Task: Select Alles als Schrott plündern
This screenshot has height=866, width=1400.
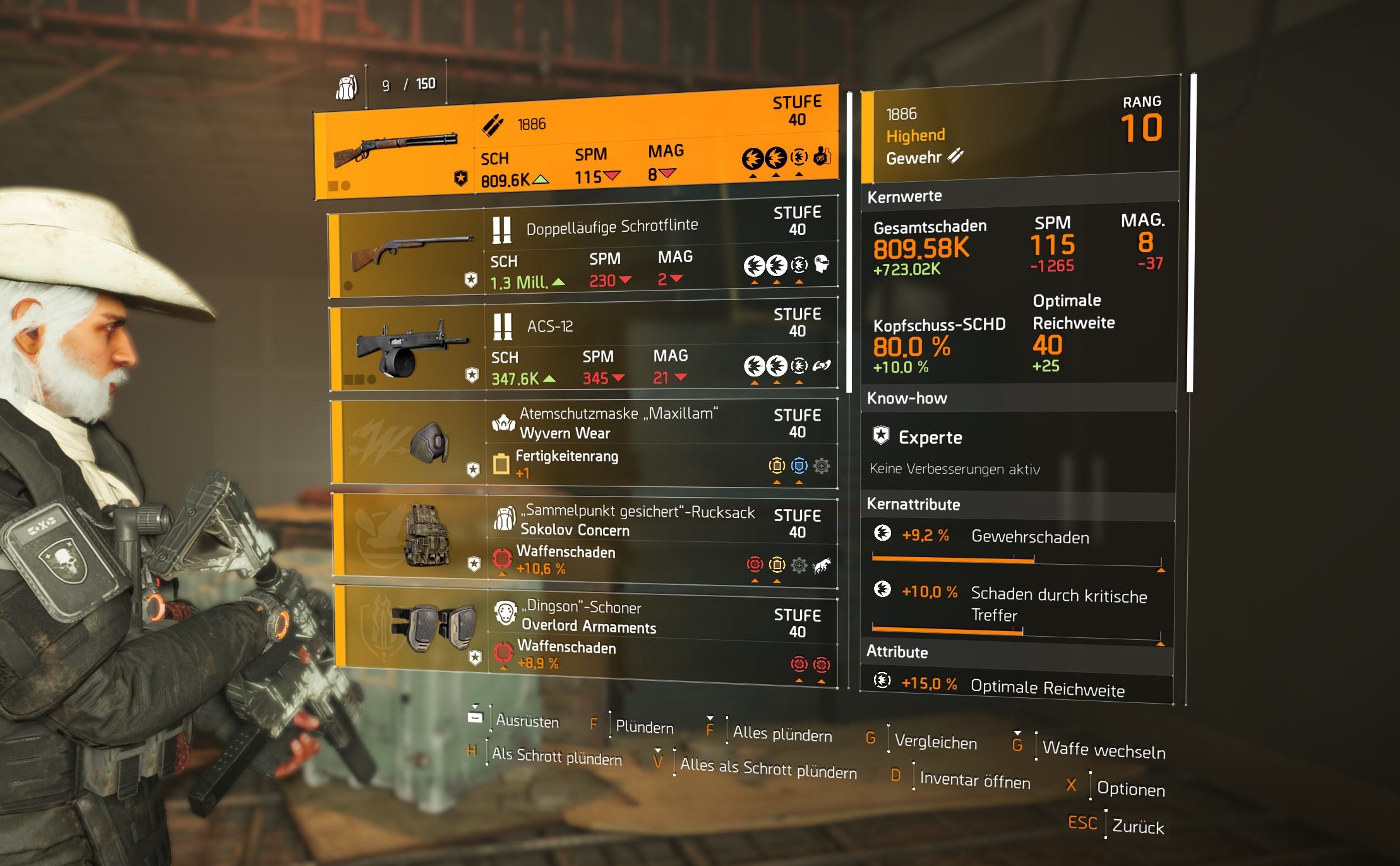Action: click(768, 769)
